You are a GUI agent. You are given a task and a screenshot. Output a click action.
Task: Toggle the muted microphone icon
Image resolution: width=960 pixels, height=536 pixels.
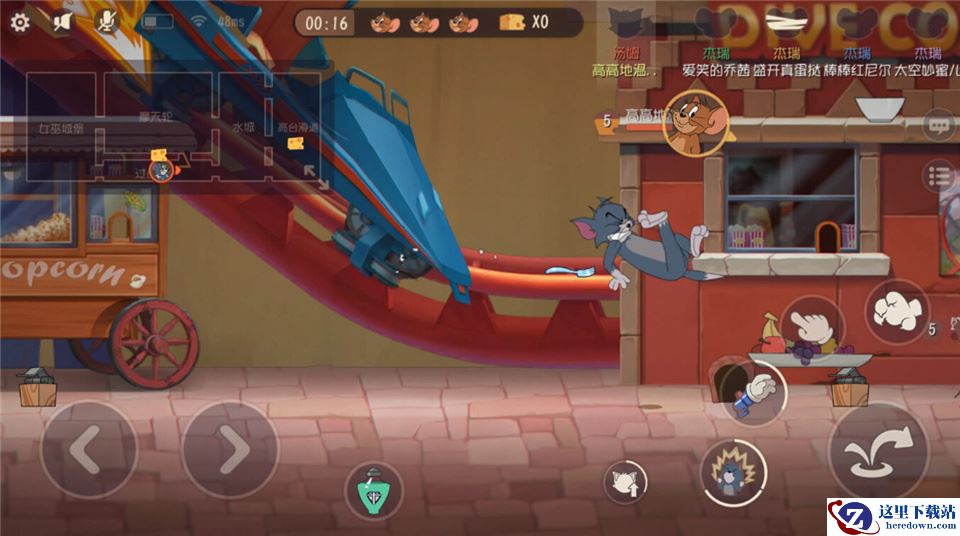[x=105, y=21]
